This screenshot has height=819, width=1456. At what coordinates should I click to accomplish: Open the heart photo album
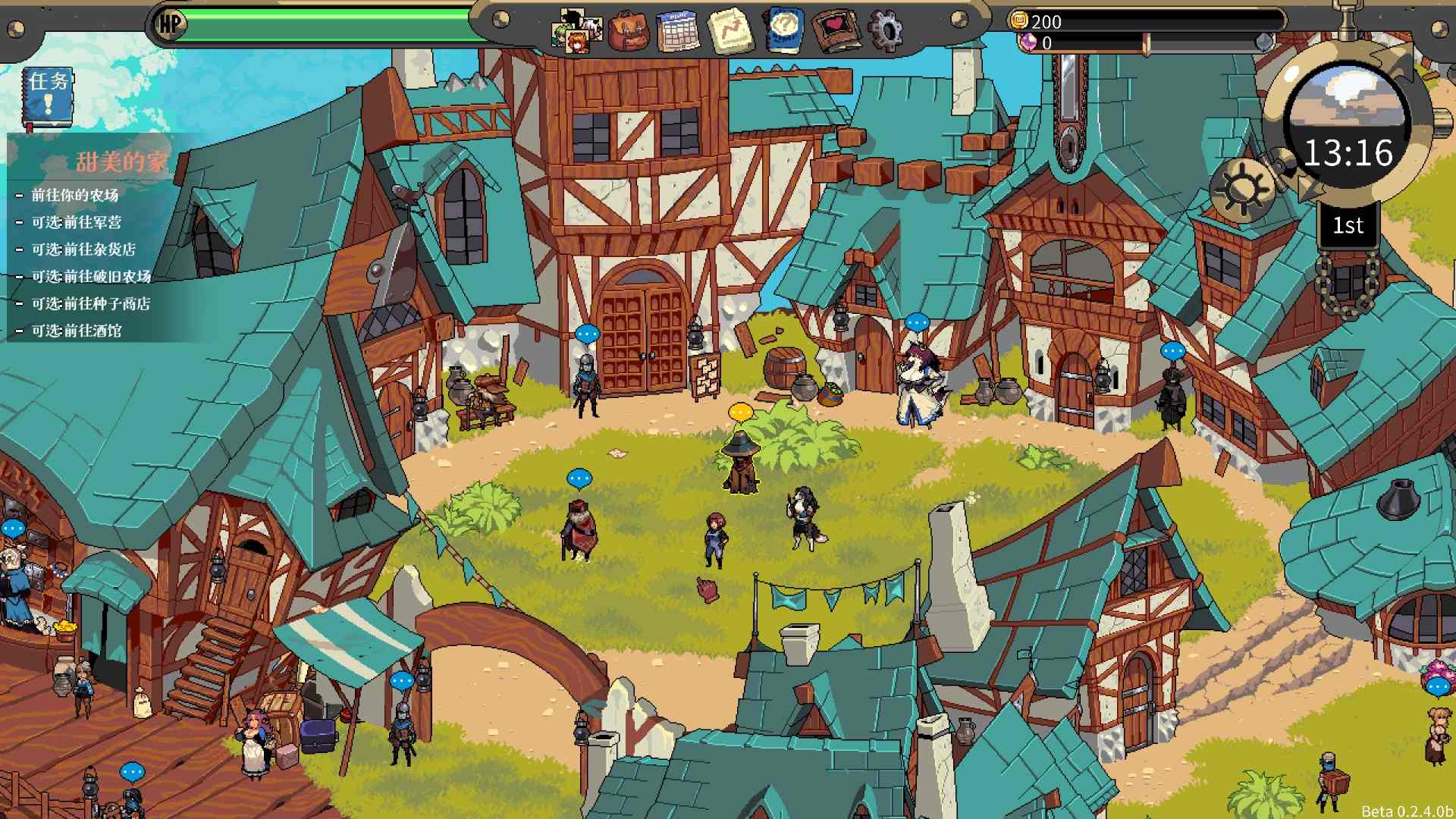pyautogui.click(x=834, y=31)
